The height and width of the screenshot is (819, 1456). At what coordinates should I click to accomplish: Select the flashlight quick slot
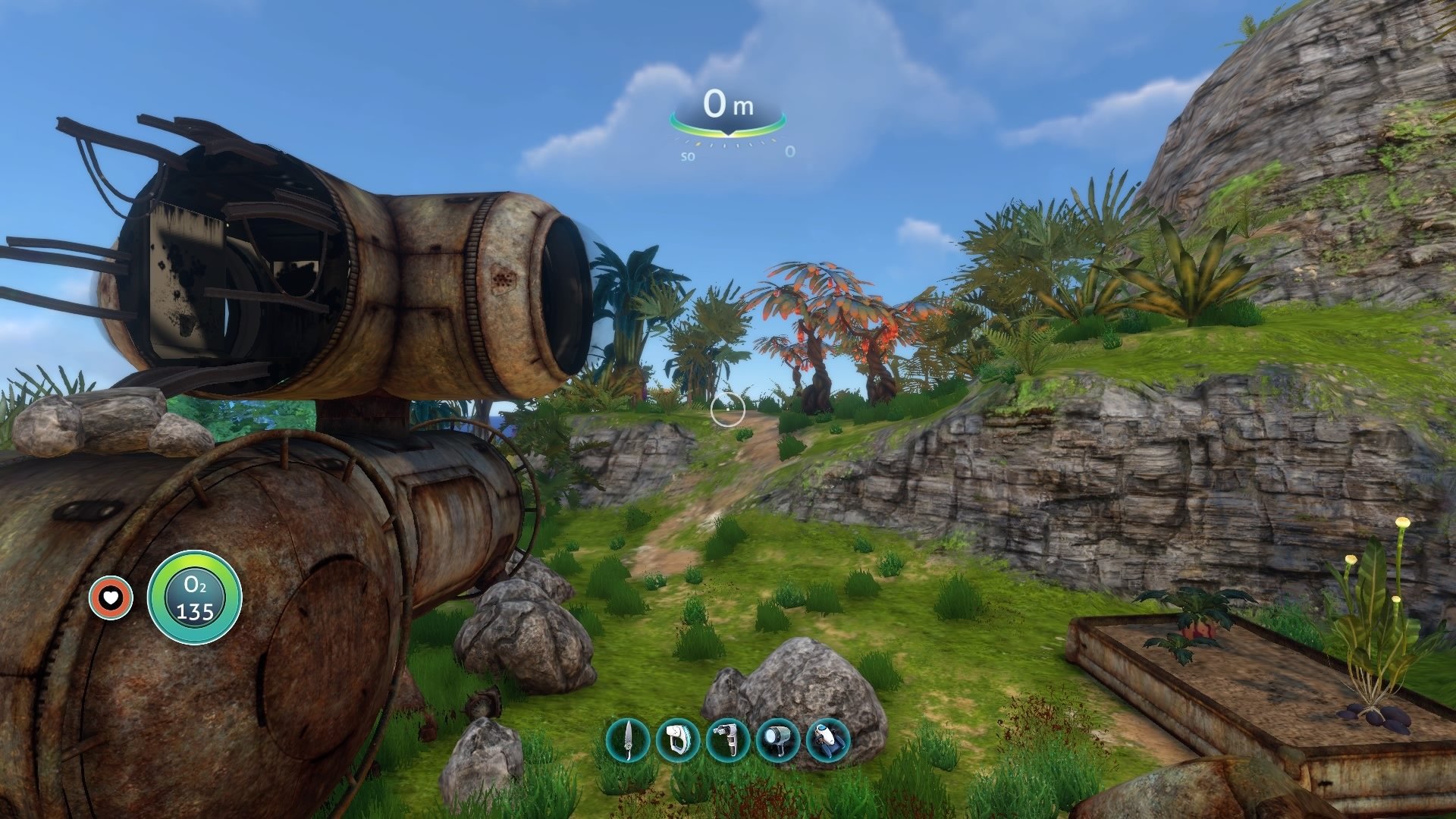(x=778, y=739)
